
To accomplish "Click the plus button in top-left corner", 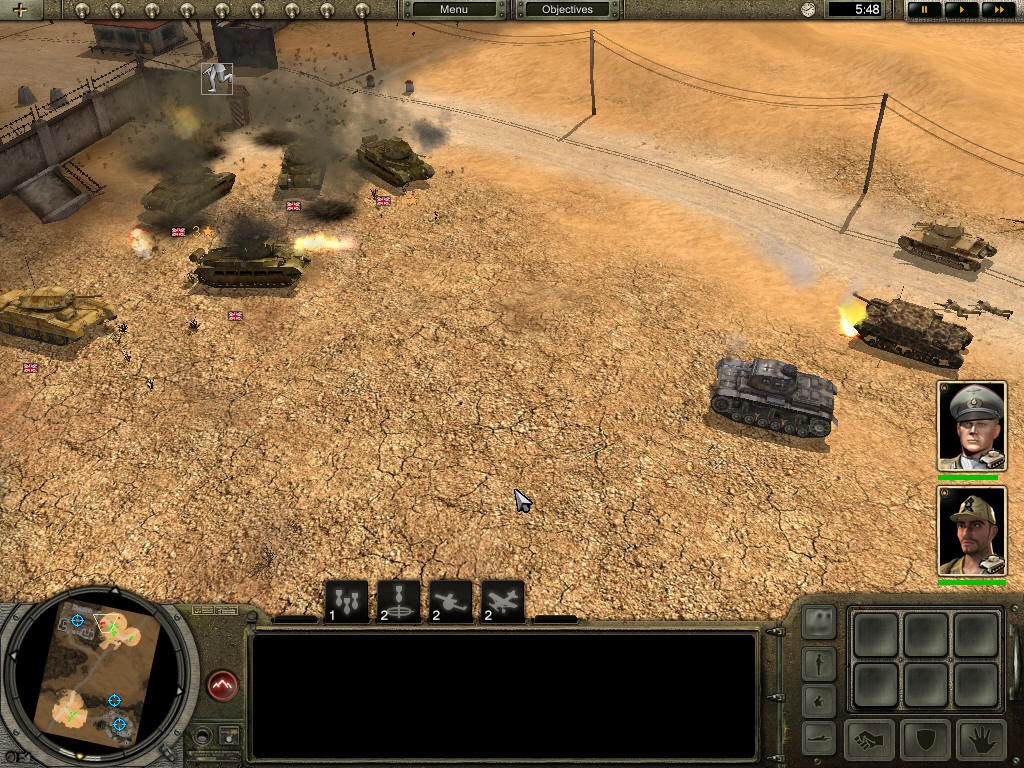I will [20, 10].
